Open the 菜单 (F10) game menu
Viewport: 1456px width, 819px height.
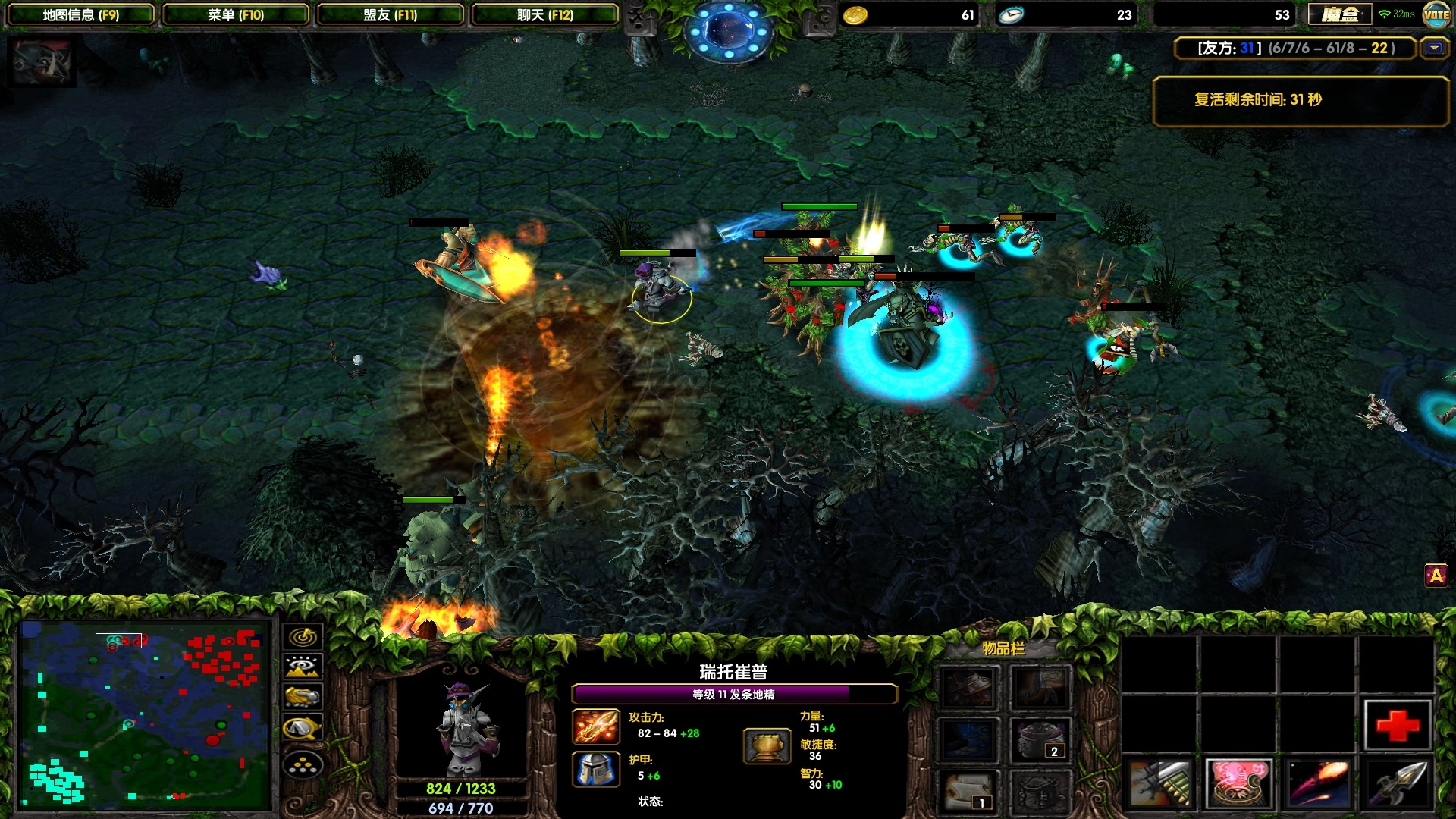tap(235, 14)
